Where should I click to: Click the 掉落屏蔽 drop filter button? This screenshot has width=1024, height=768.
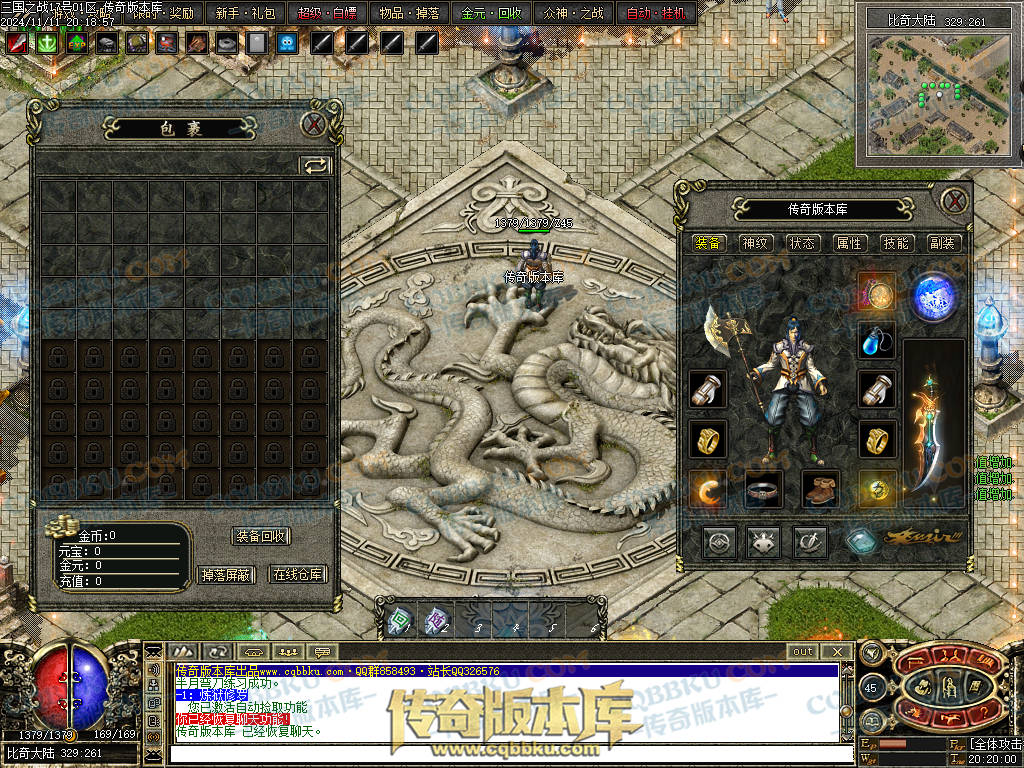pos(226,574)
